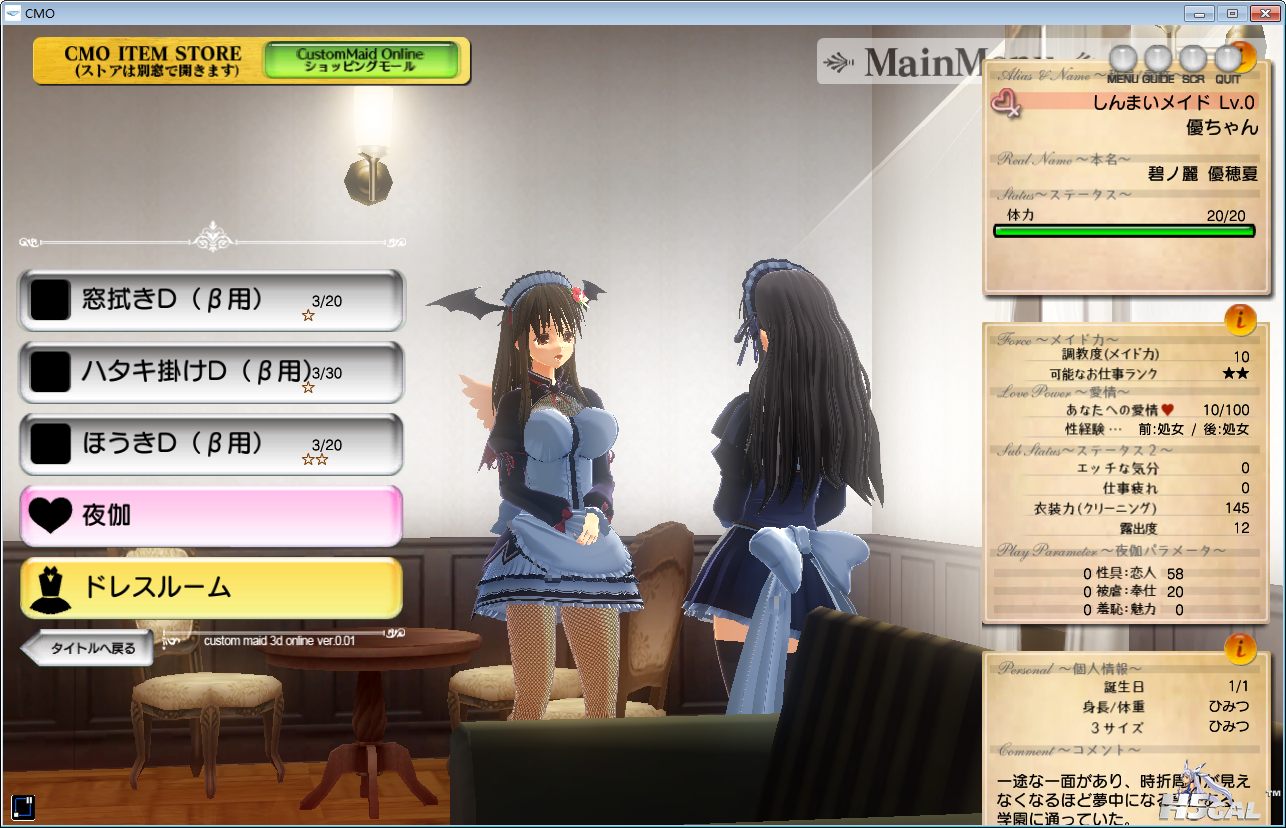This screenshot has height=828, width=1286.
Task: Show info for the 個人情報 personal panel
Action: [1240, 648]
